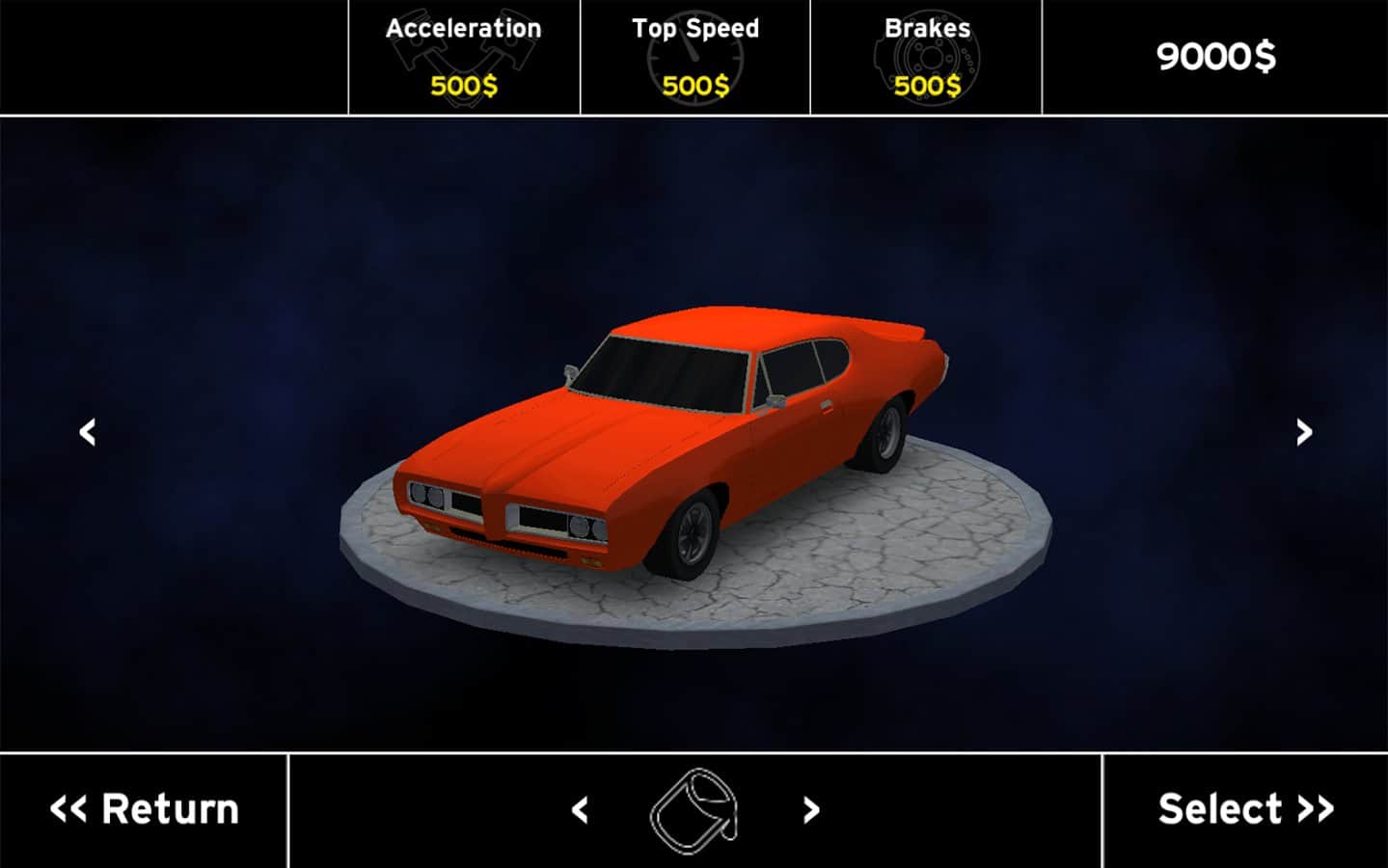Confirm this car with Select
This screenshot has width=1388, height=868.
coord(1245,810)
